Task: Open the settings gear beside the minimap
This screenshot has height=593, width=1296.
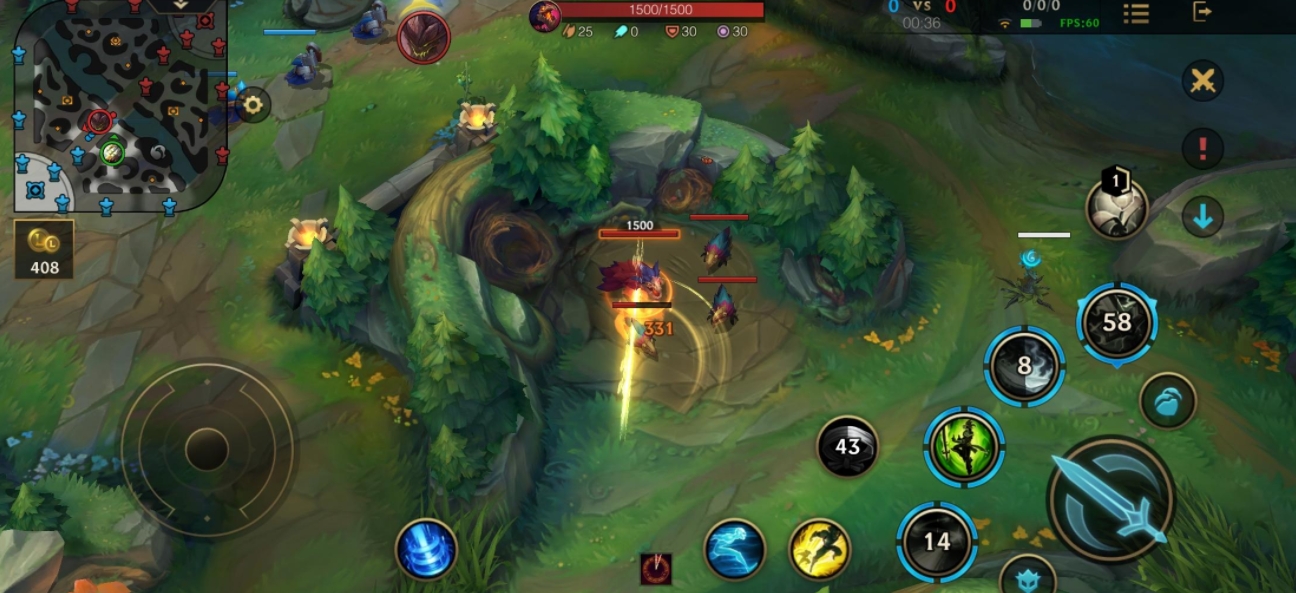Action: click(253, 104)
